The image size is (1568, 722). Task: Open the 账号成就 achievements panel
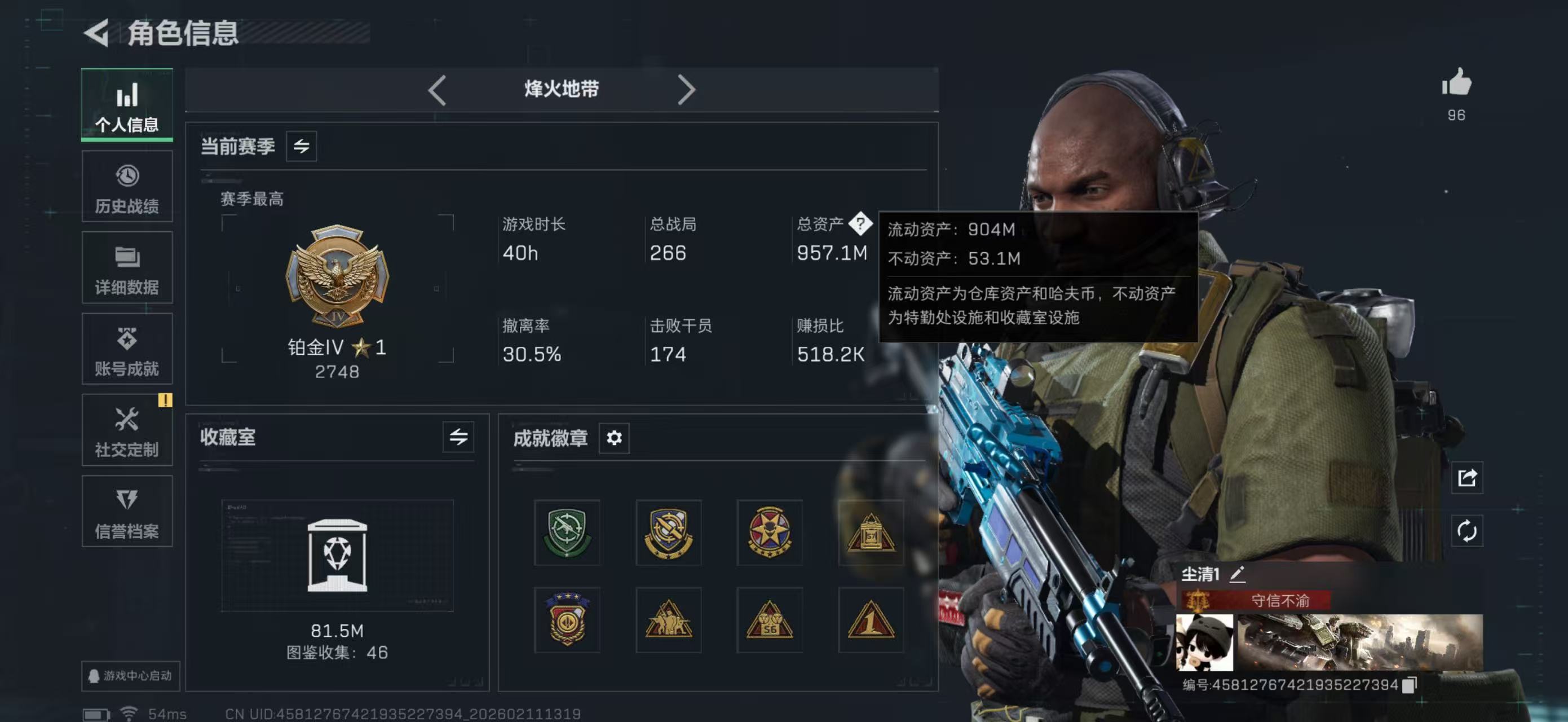[x=127, y=348]
